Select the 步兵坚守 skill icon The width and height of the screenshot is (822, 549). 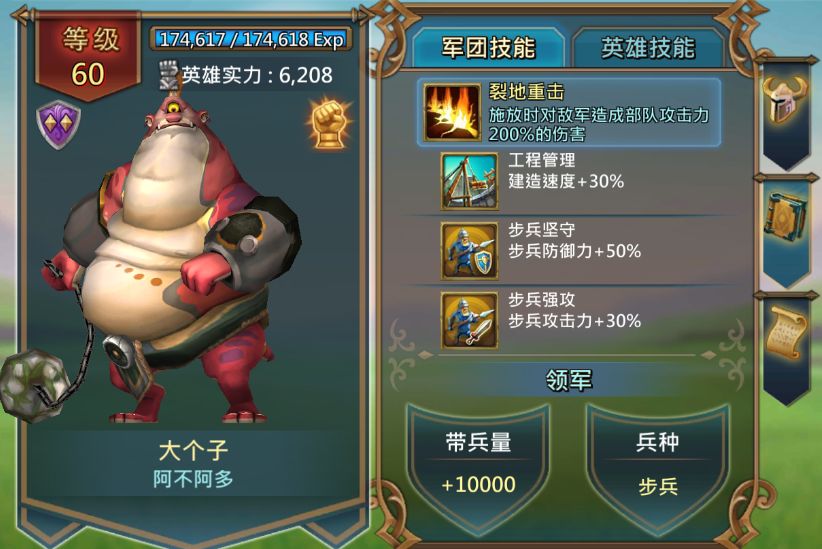[469, 250]
